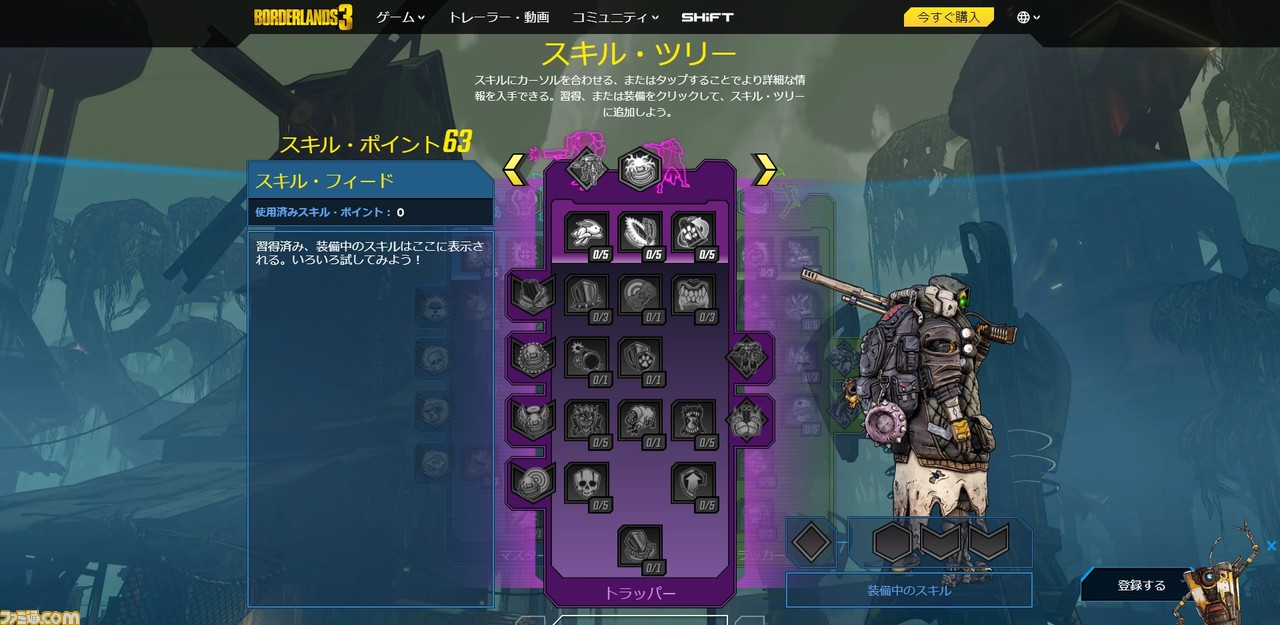Go to トレーラー・動画 page
1280x625 pixels.
pos(498,17)
